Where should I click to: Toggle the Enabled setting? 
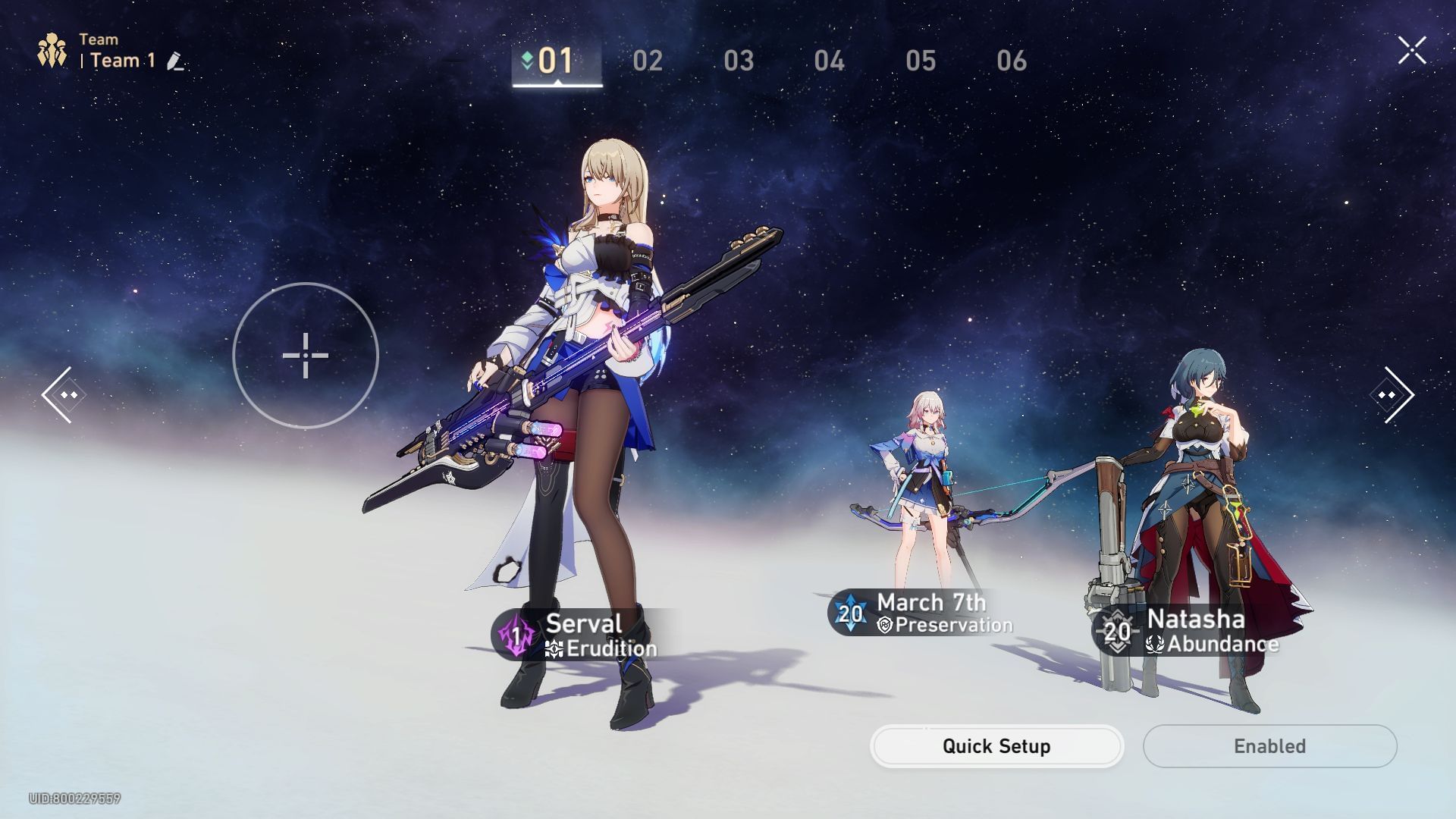click(1269, 745)
